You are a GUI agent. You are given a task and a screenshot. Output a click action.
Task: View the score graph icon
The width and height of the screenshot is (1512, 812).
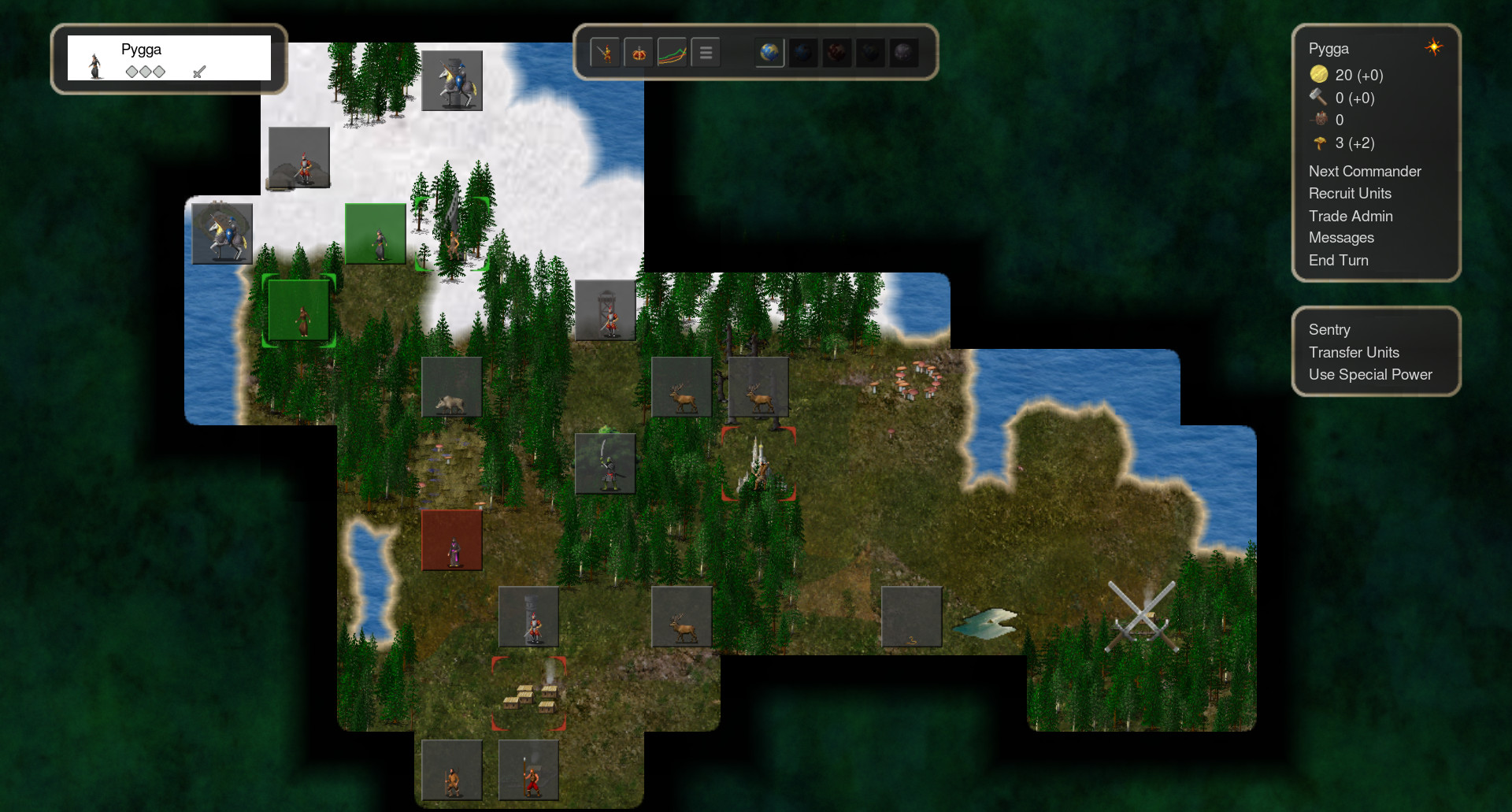click(672, 52)
